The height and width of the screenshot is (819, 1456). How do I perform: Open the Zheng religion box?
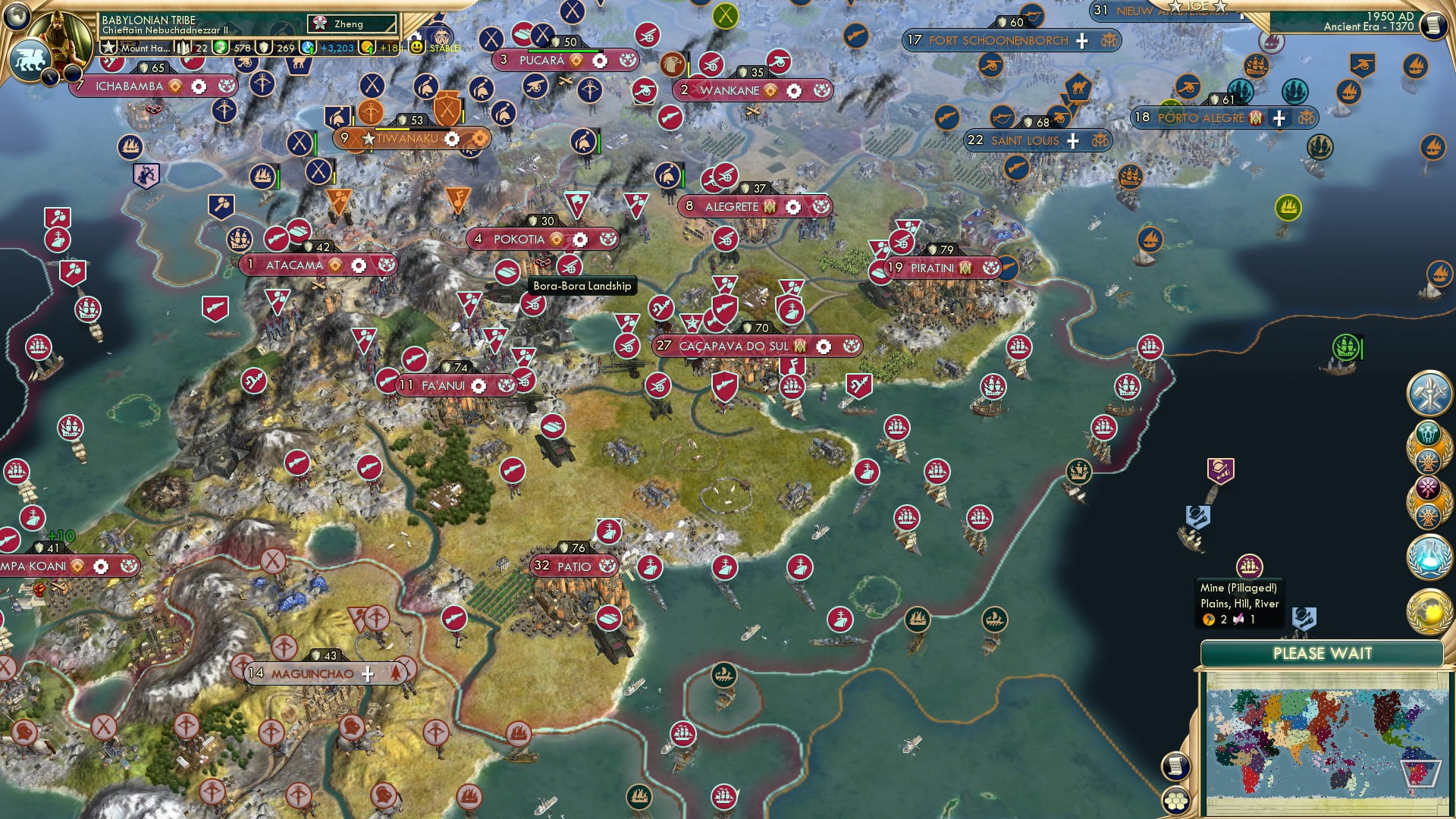[352, 24]
